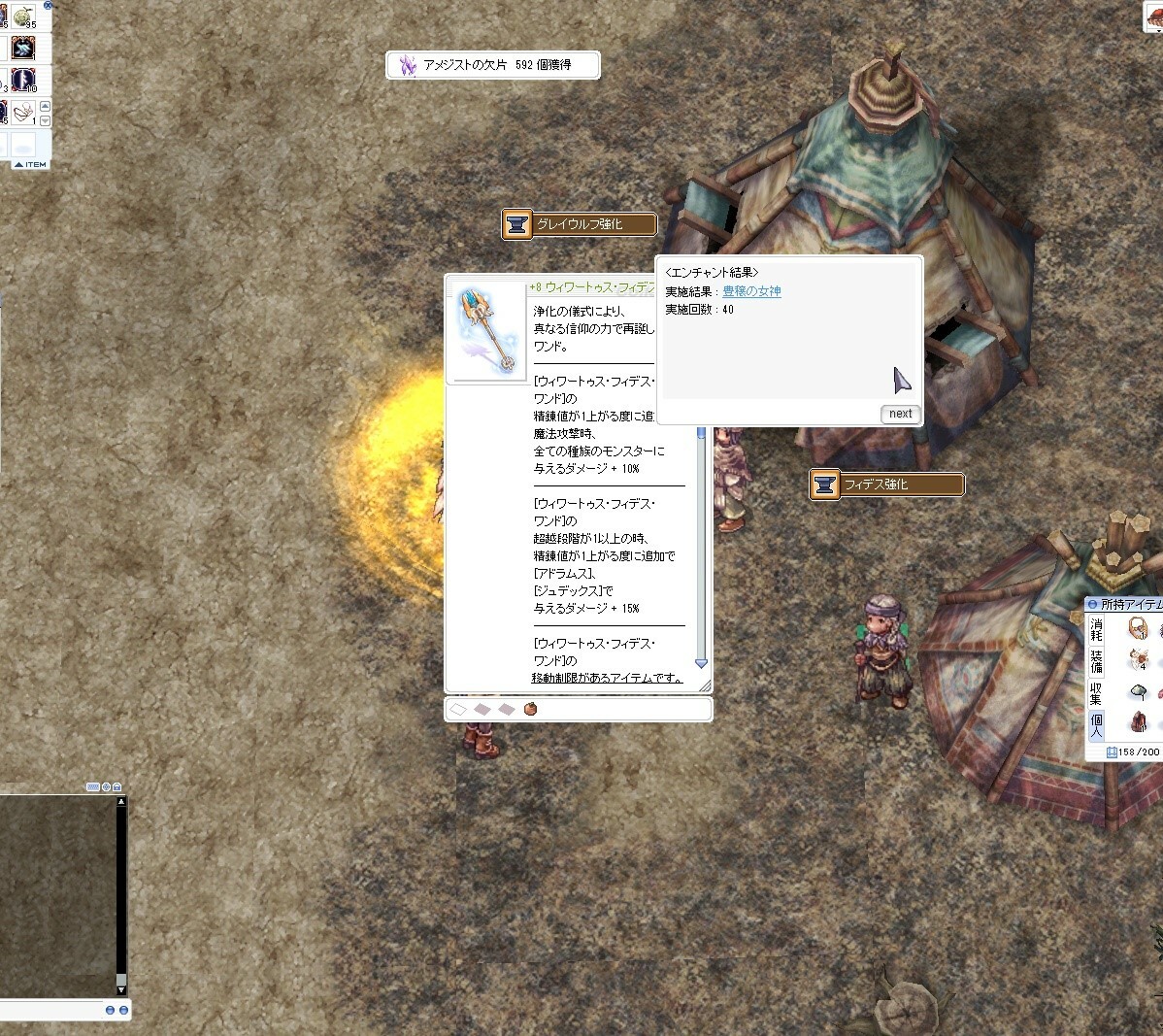Click the lock icon above the chat window
Image resolution: width=1163 pixels, height=1036 pixels.
point(117,787)
